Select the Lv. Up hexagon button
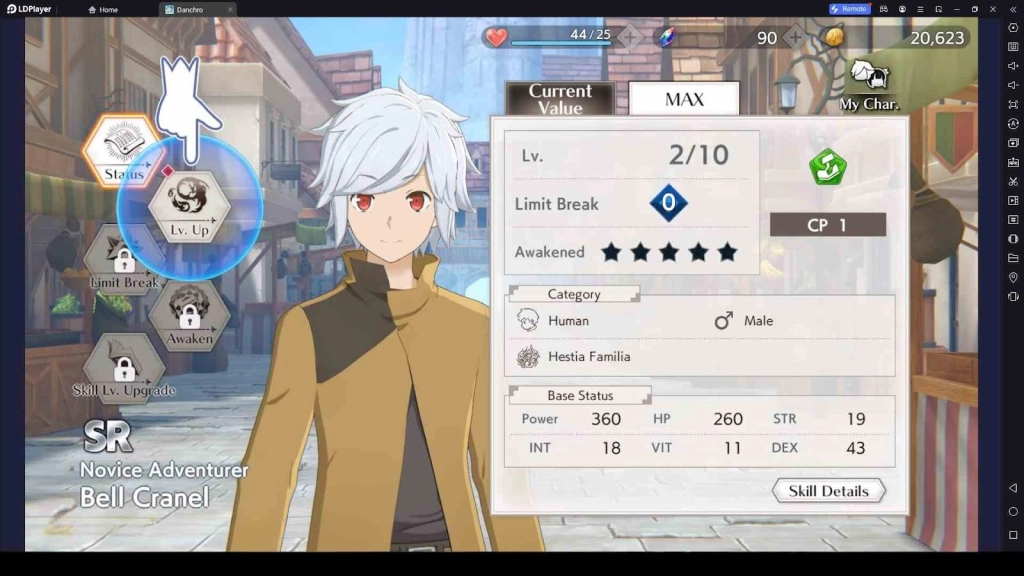This screenshot has width=1024, height=576. pyautogui.click(x=189, y=205)
